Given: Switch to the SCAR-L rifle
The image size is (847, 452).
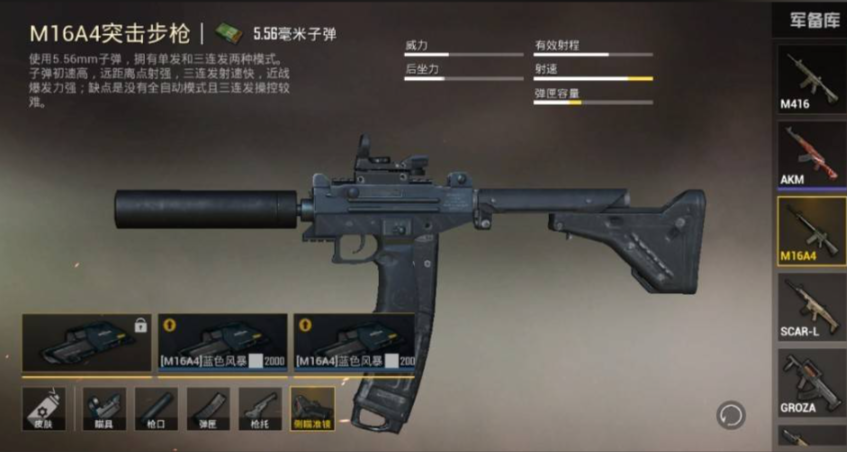Looking at the screenshot, I should coord(811,306).
